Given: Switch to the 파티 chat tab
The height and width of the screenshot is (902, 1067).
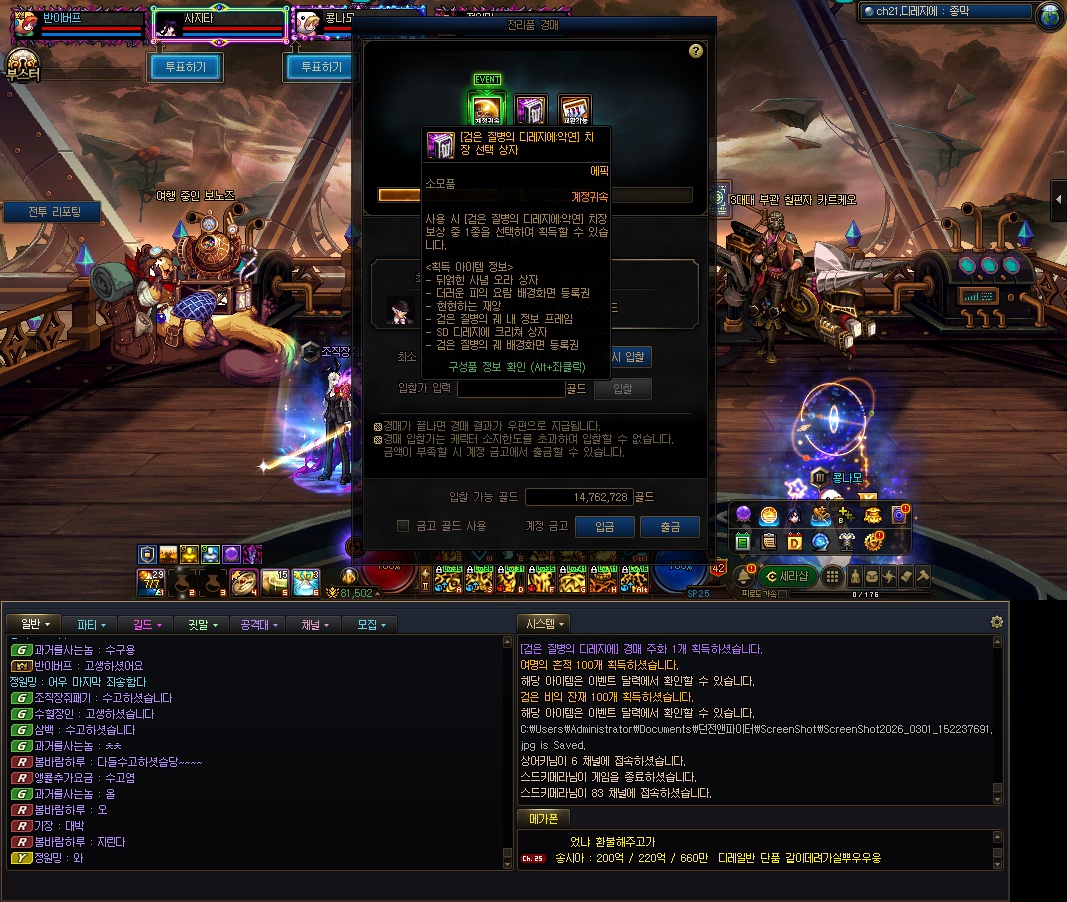Looking at the screenshot, I should click(92, 624).
